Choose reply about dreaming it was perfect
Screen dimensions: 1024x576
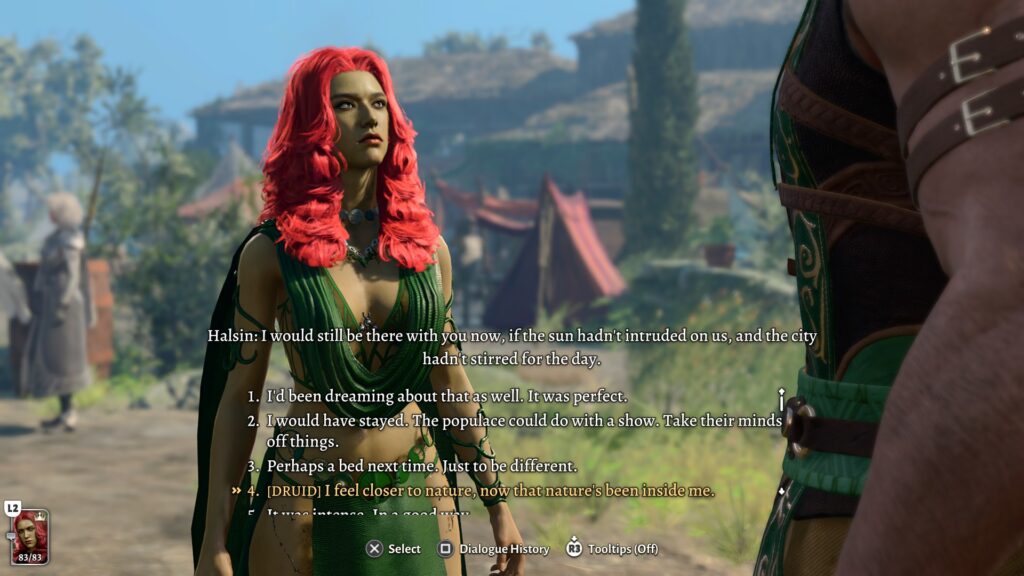(x=446, y=396)
